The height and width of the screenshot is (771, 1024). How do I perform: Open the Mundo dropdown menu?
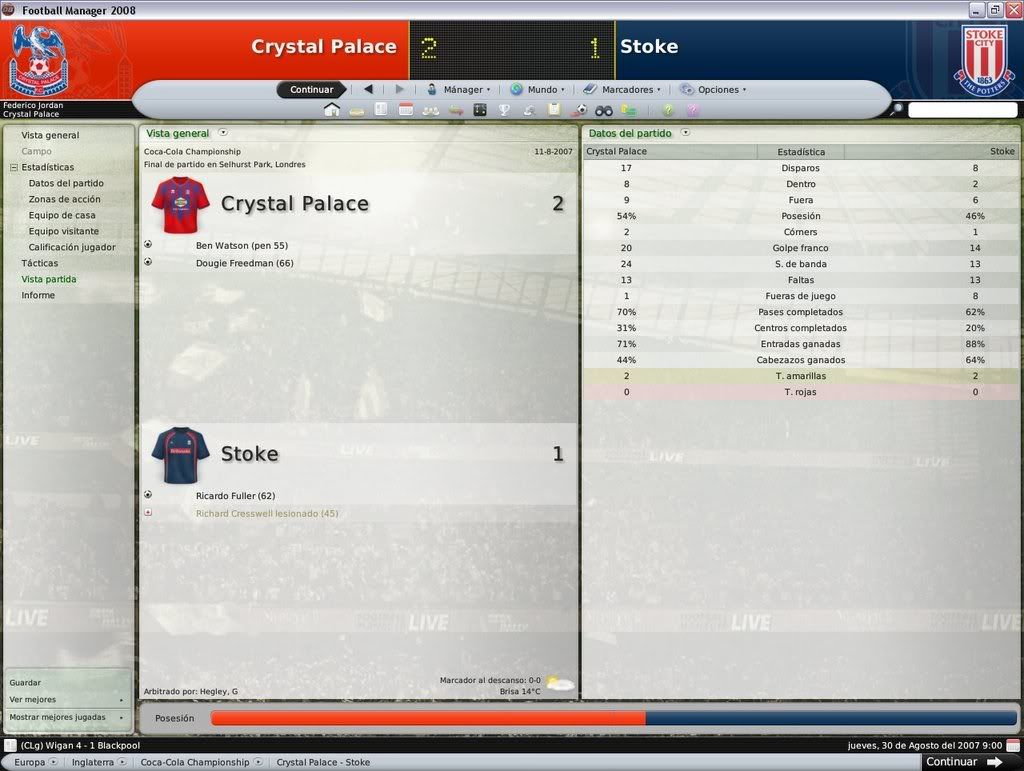pyautogui.click(x=539, y=90)
